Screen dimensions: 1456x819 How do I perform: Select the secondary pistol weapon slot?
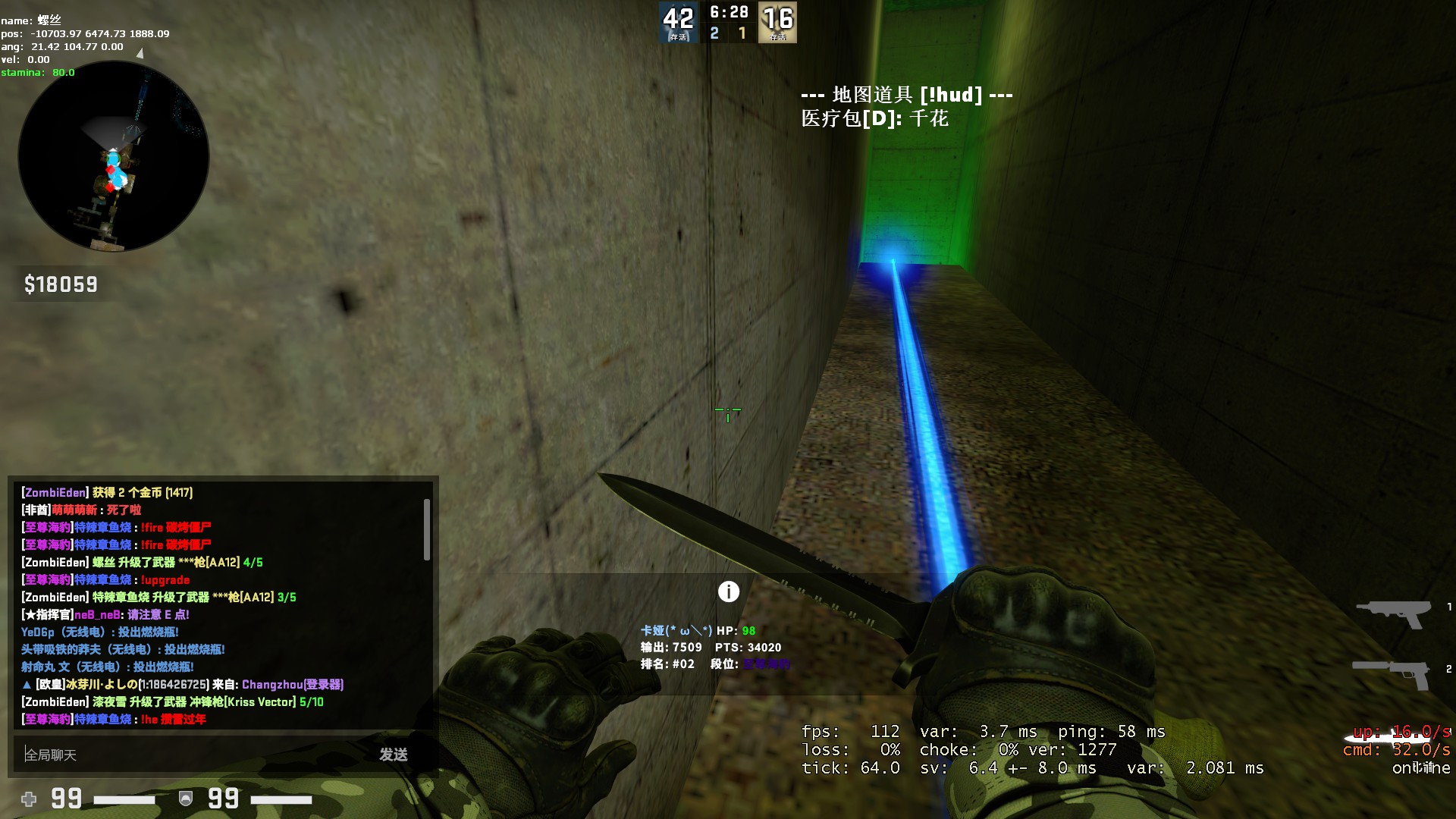coord(1392,673)
